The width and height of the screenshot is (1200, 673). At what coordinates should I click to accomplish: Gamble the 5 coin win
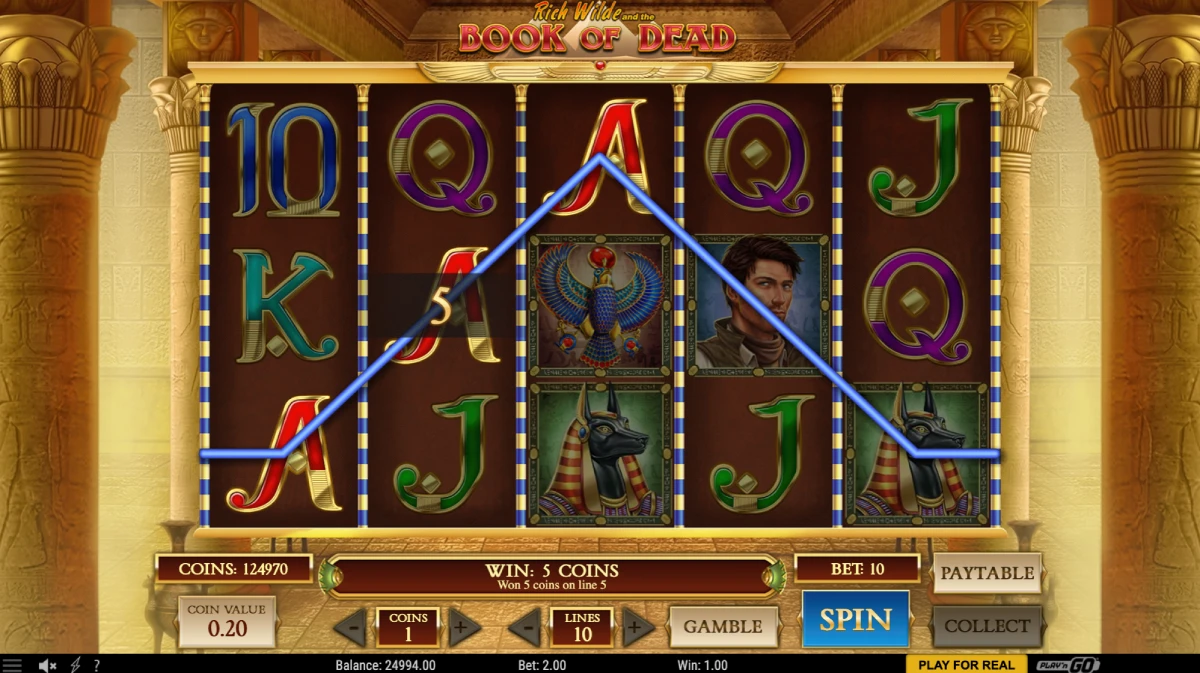[722, 626]
